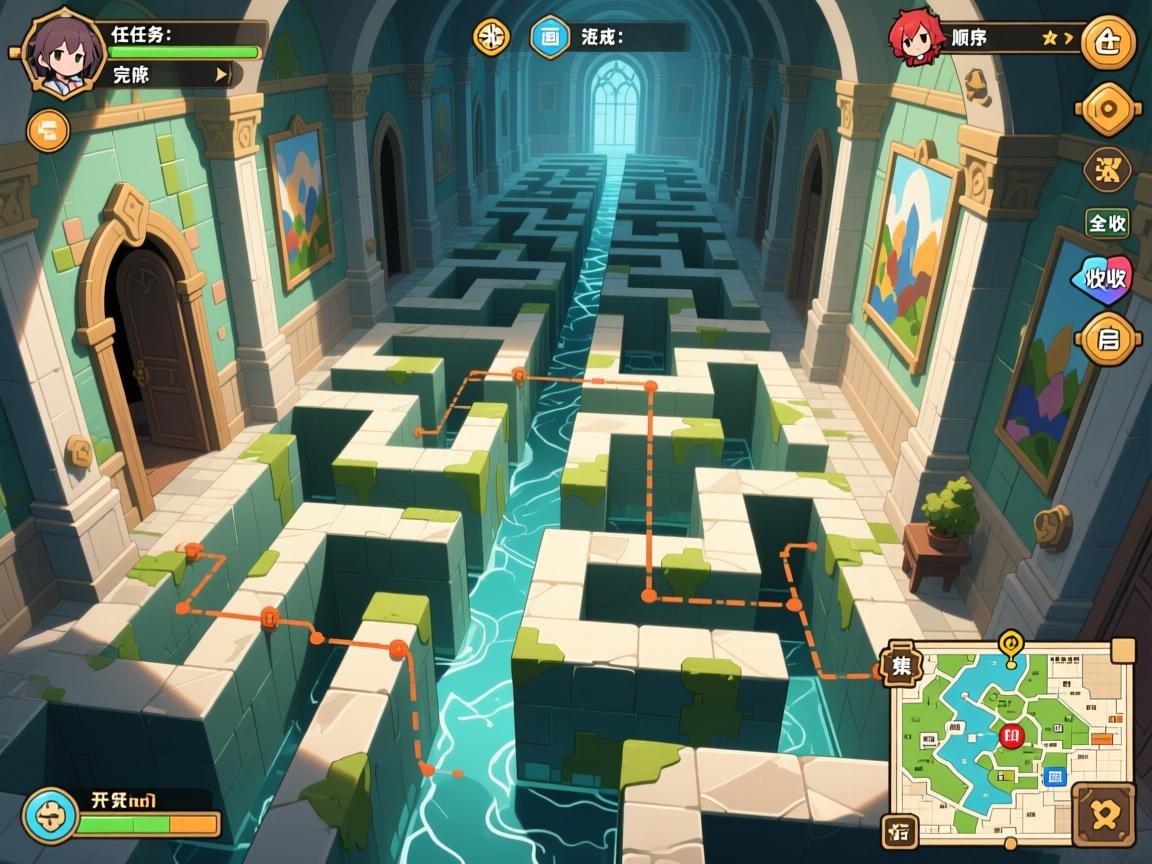Click the blue marker on the minimap
The height and width of the screenshot is (864, 1152).
click(1054, 776)
